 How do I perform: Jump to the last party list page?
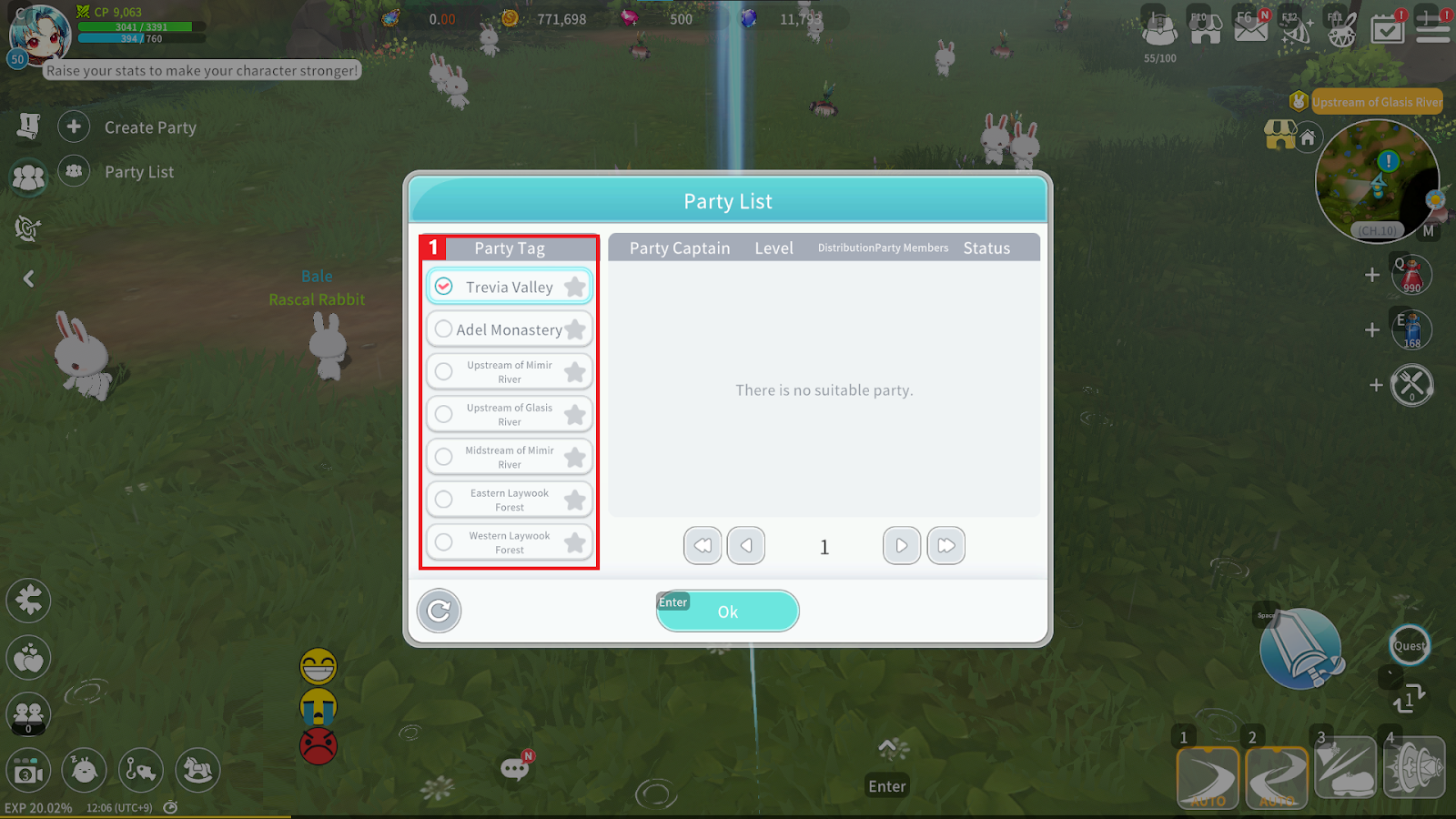pos(946,546)
